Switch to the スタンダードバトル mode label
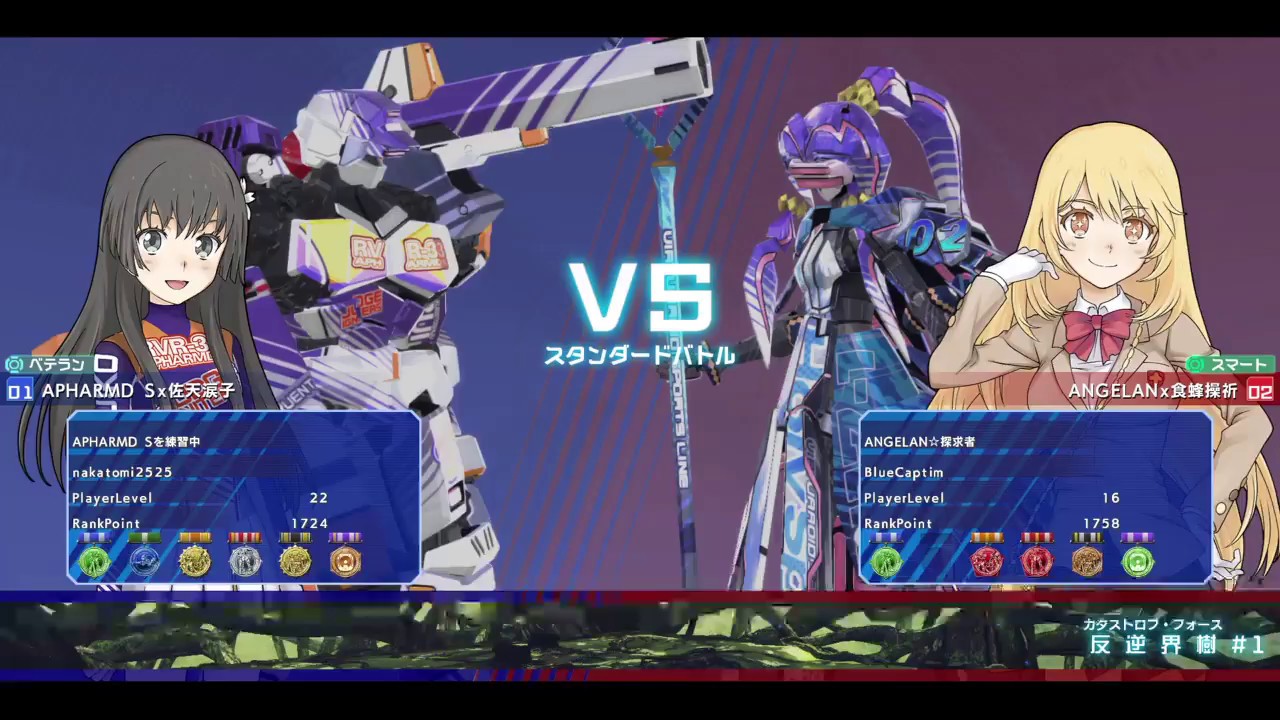The width and height of the screenshot is (1280, 720). 644,355
